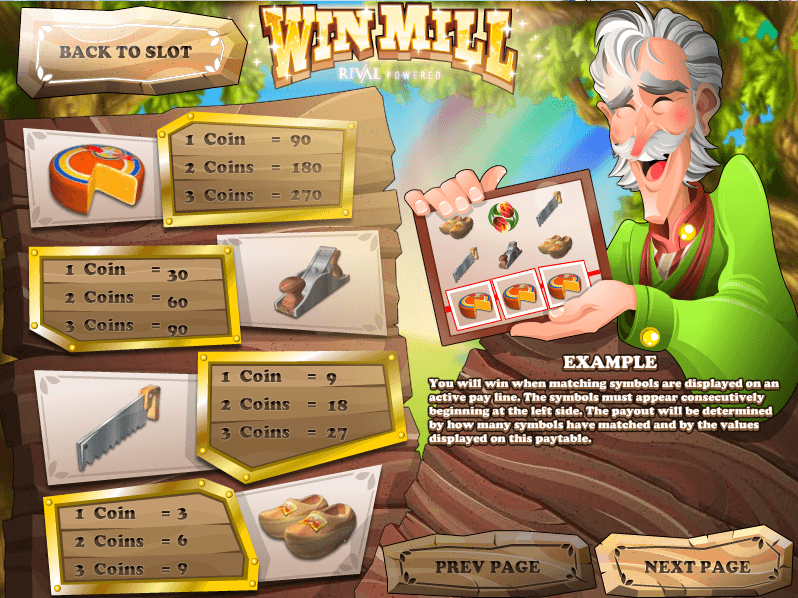This screenshot has width=798, height=598.
Task: Open the next paytable page
Action: 697,566
